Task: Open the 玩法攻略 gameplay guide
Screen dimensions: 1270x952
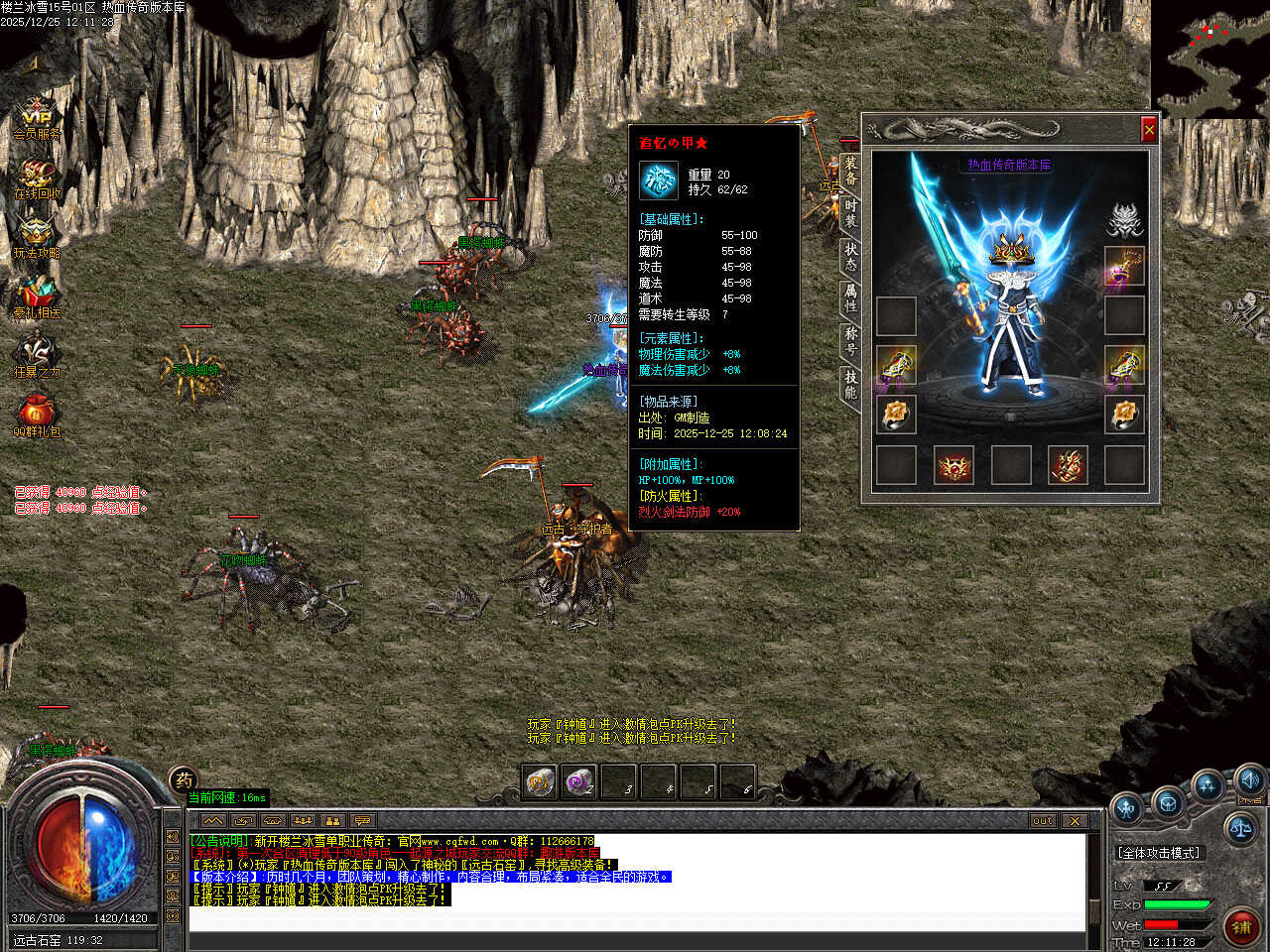Action: 37,238
